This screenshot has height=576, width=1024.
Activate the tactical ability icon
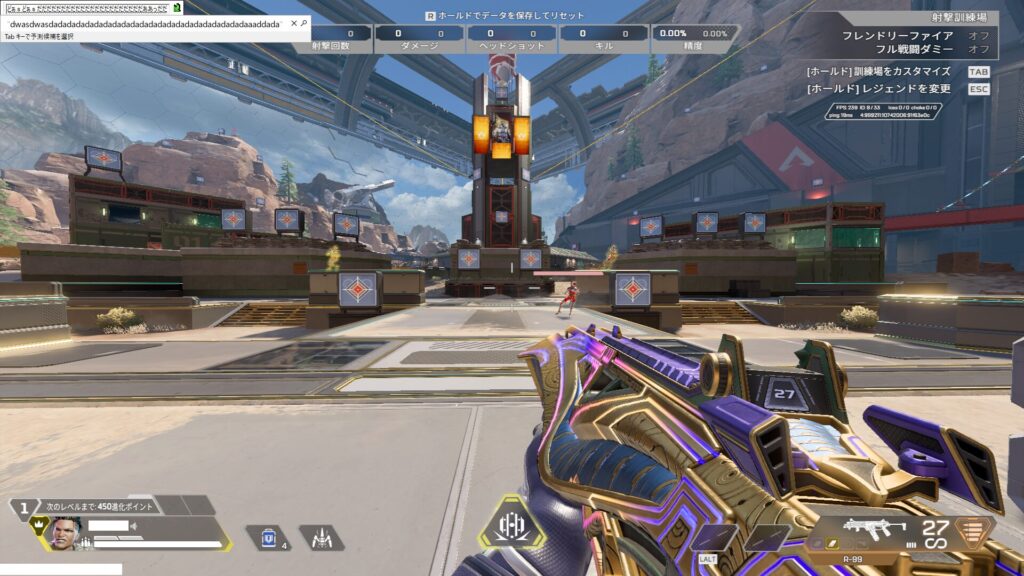(x=322, y=538)
